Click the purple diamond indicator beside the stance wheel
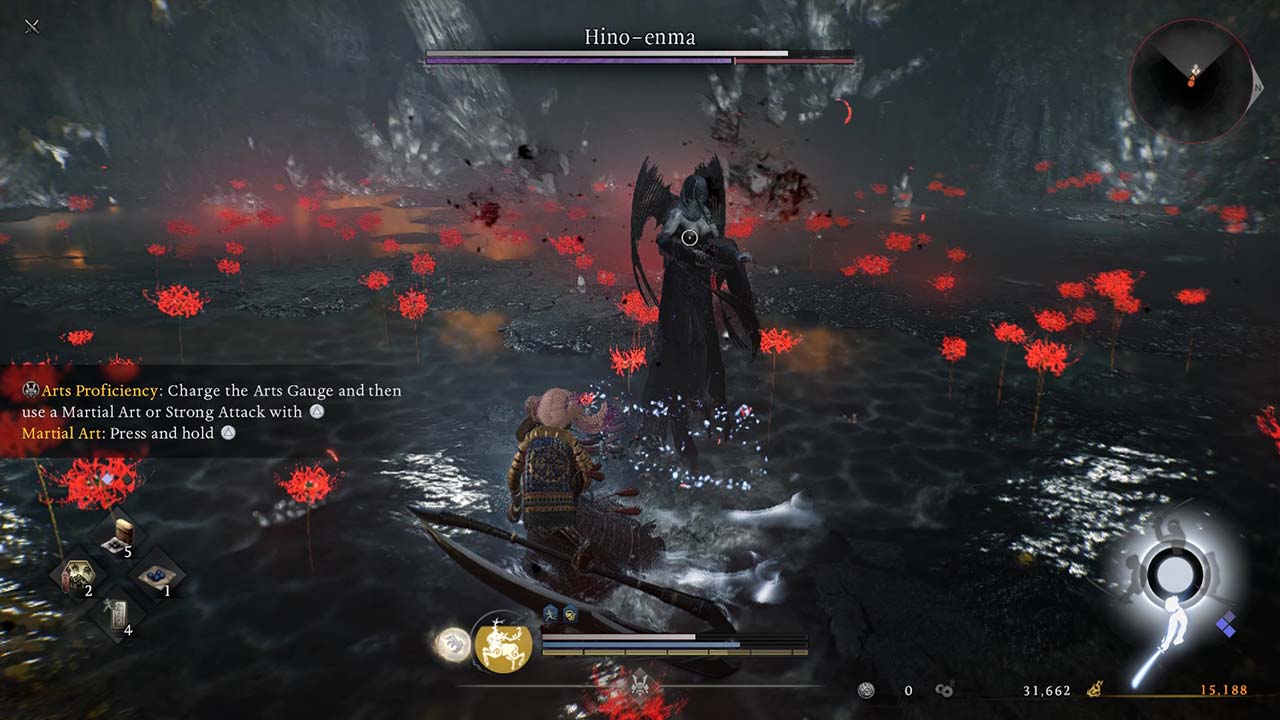The width and height of the screenshot is (1280, 720). (1226, 627)
